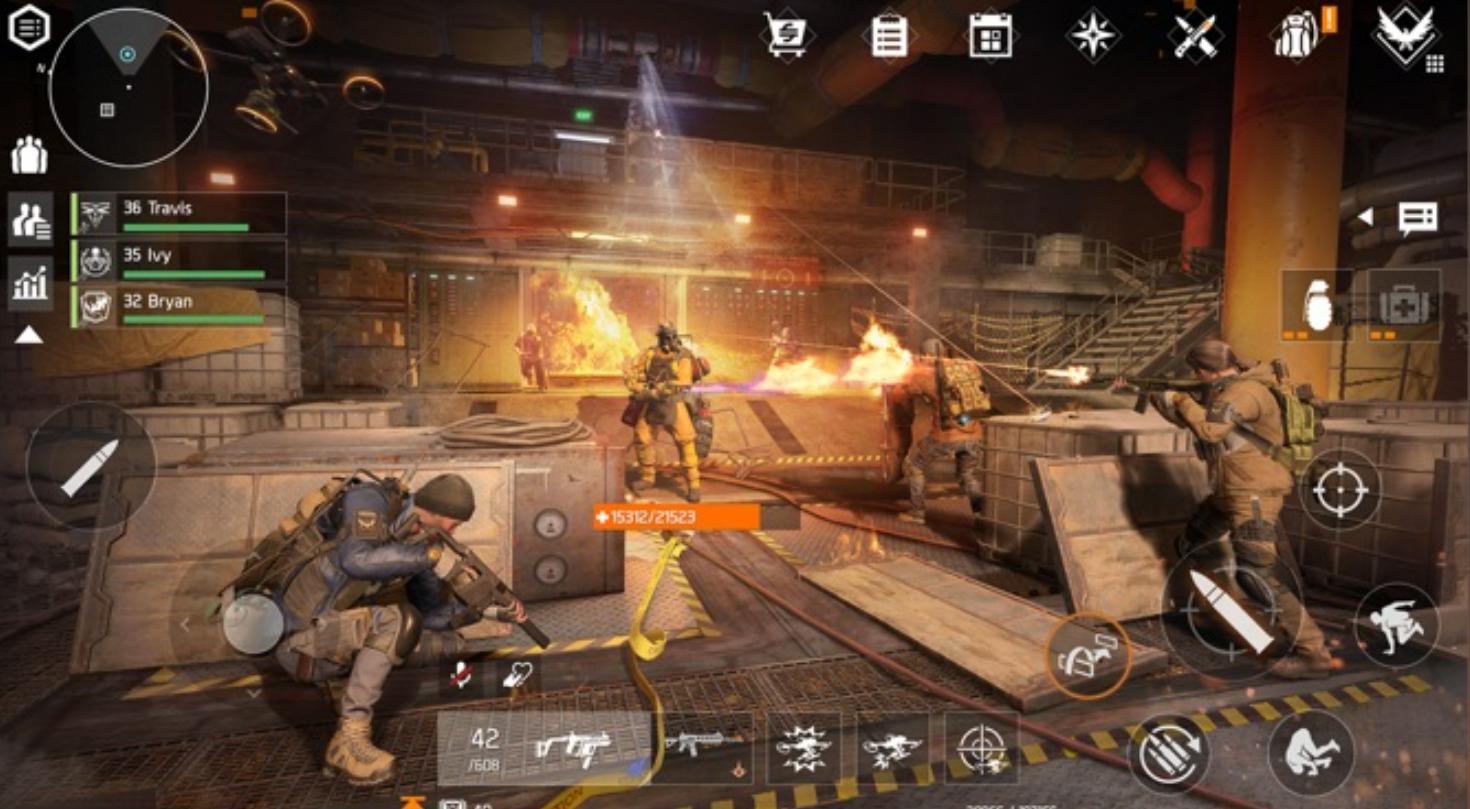1470x809 pixels.
Task: Open the calendar events icon
Action: tap(990, 35)
